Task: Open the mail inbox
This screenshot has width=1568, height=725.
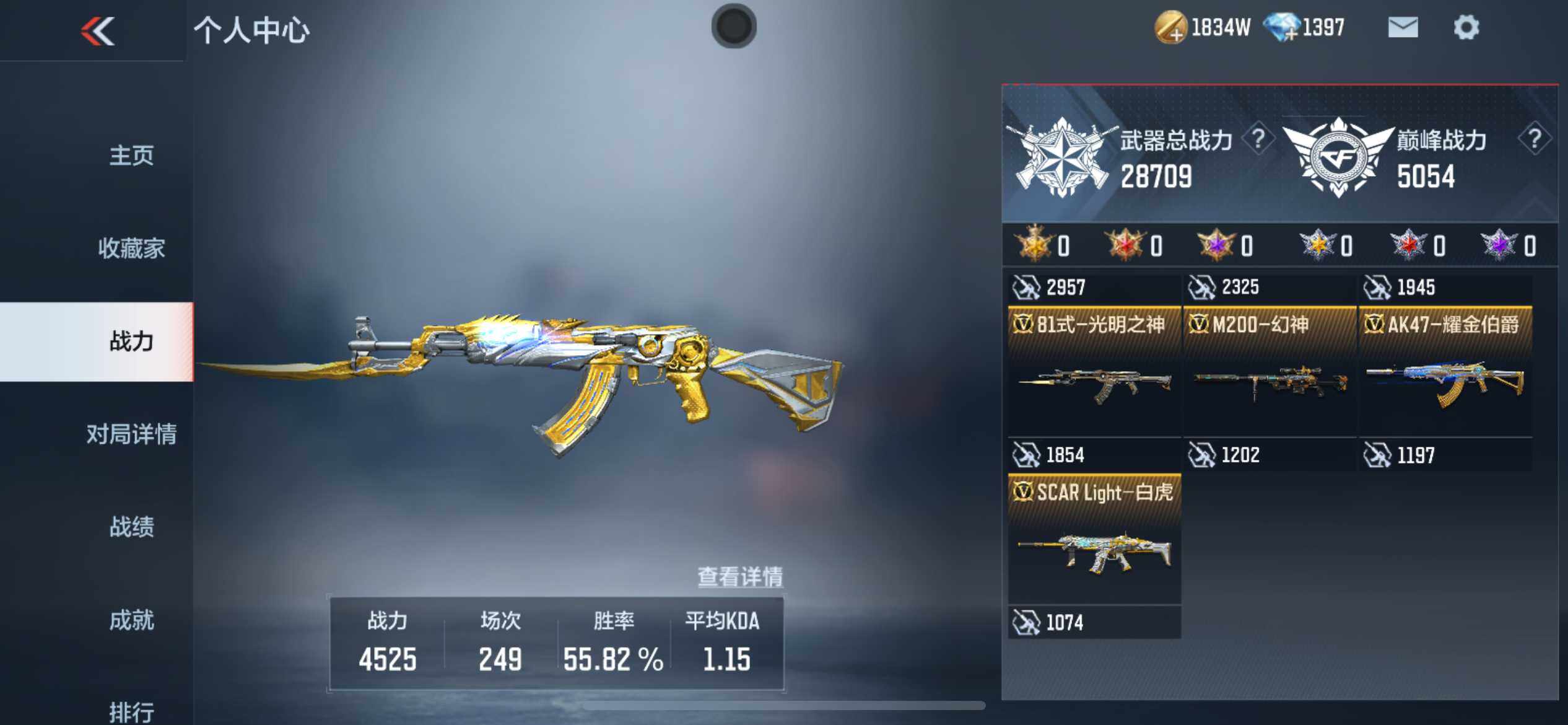Action: coord(1403,28)
